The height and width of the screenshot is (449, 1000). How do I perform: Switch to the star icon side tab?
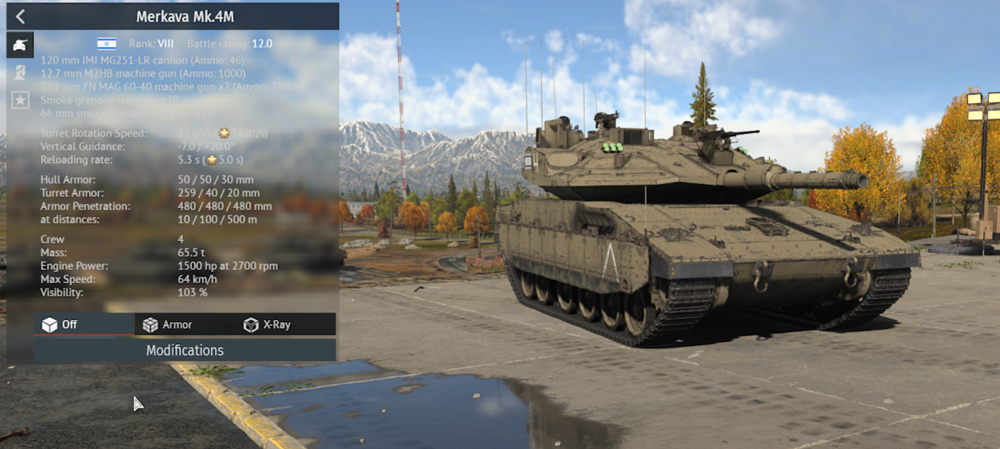pos(19,100)
